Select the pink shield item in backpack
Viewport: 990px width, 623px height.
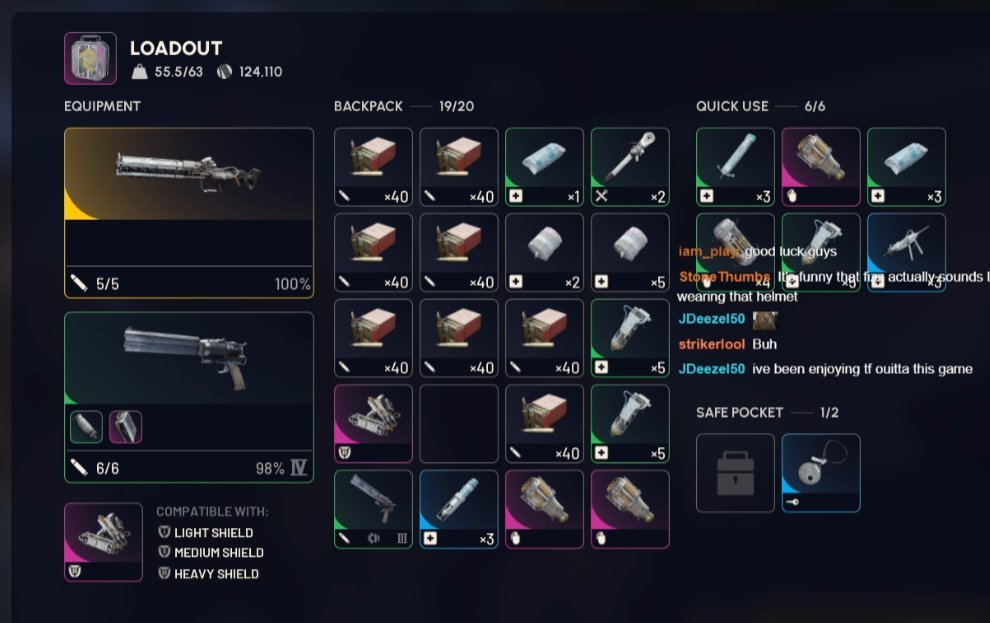point(373,424)
